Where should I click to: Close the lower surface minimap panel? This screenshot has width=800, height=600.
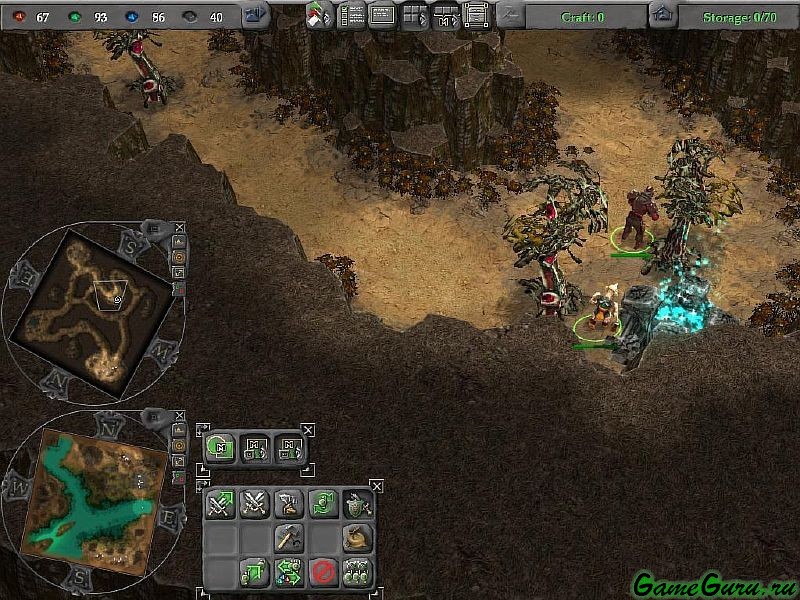178,415
